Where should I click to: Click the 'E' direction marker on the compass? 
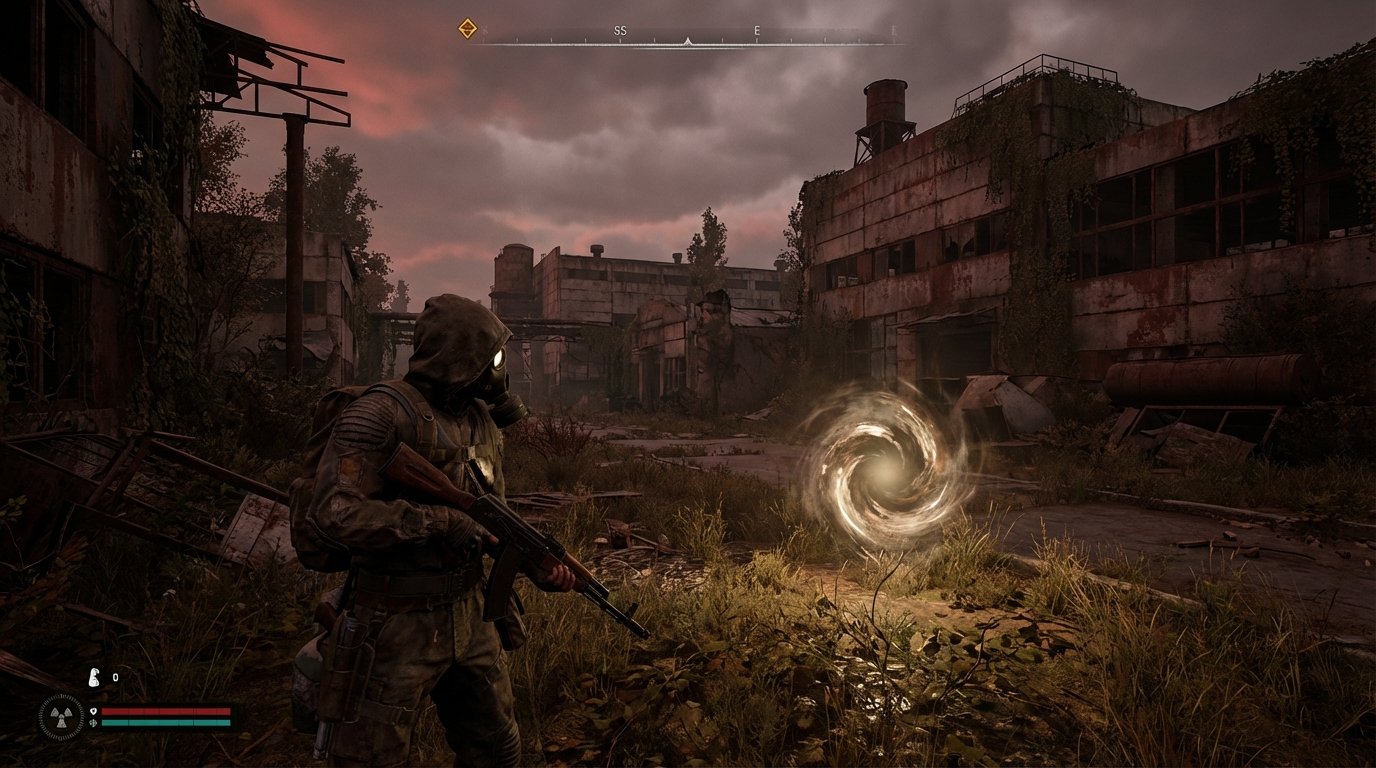pyautogui.click(x=757, y=31)
